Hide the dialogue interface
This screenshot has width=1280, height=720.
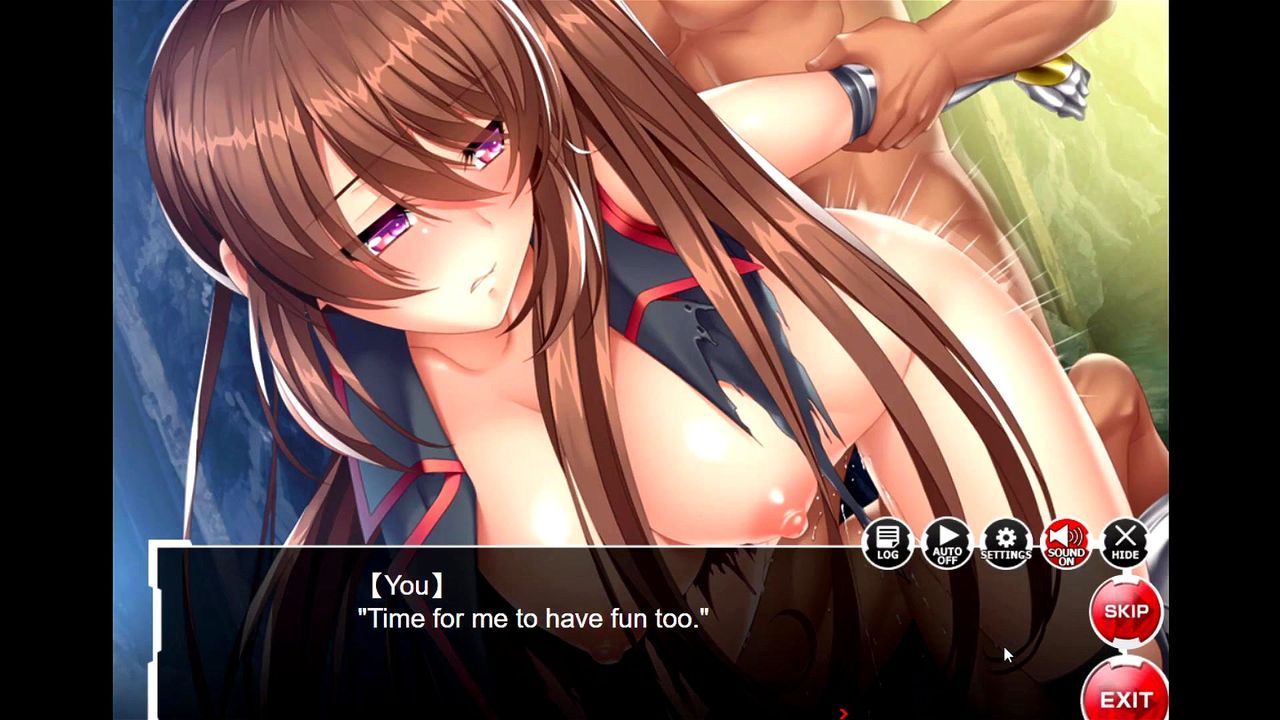pos(1125,543)
